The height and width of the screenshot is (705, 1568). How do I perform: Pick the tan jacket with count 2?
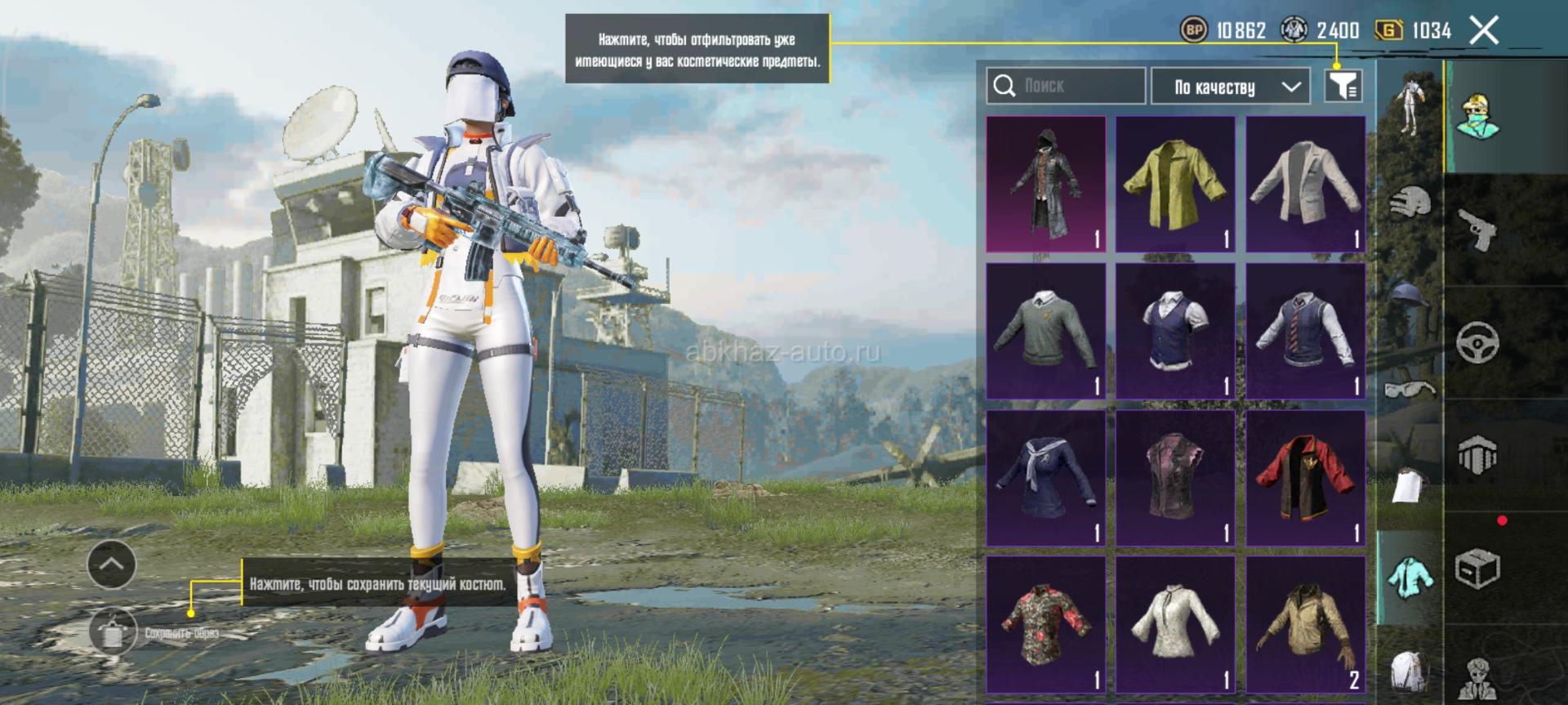point(1305,625)
